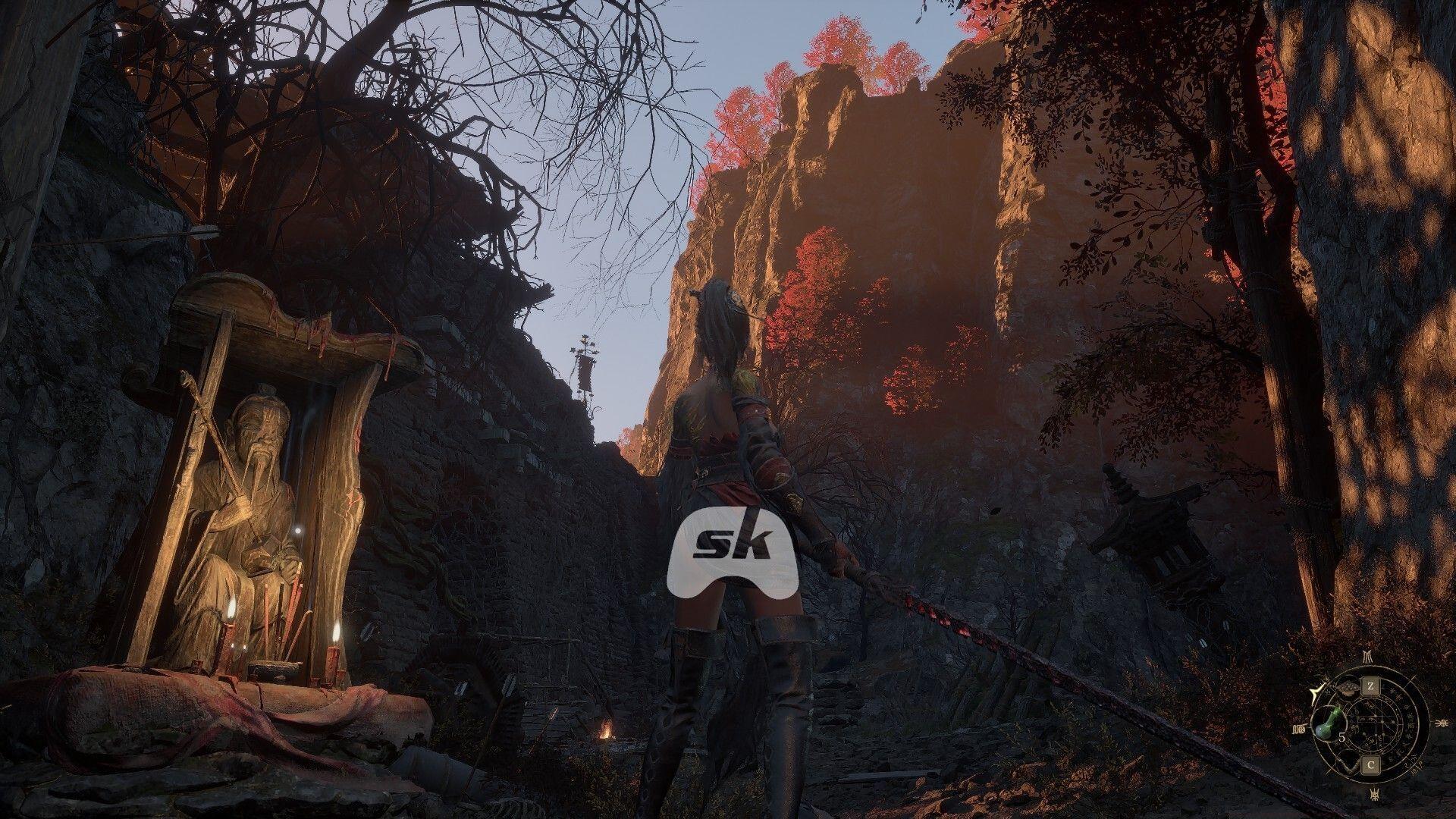
Task: Click the rune glyph right of the item wheel
Action: (1442, 722)
